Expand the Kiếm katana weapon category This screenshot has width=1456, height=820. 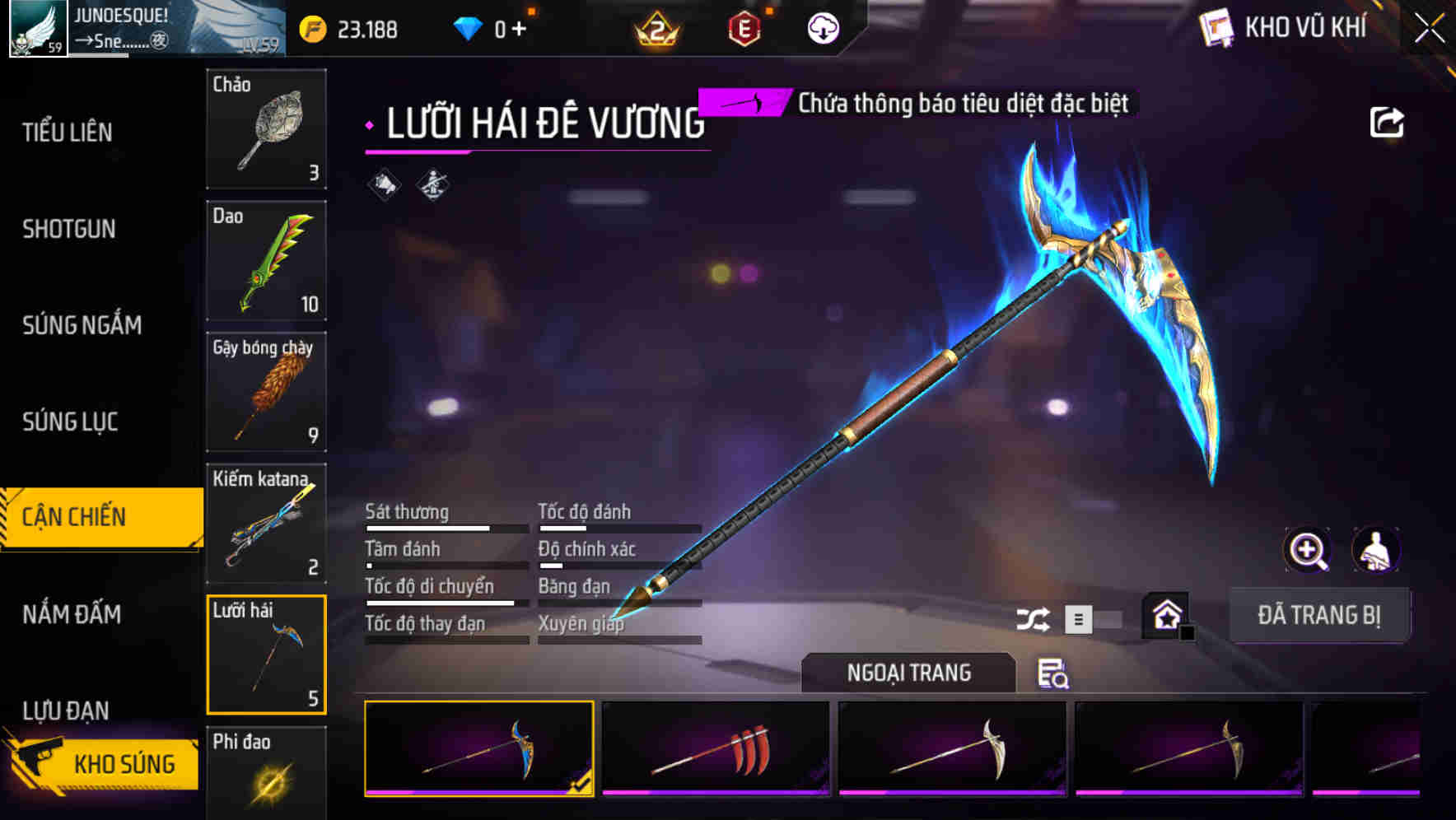(266, 524)
